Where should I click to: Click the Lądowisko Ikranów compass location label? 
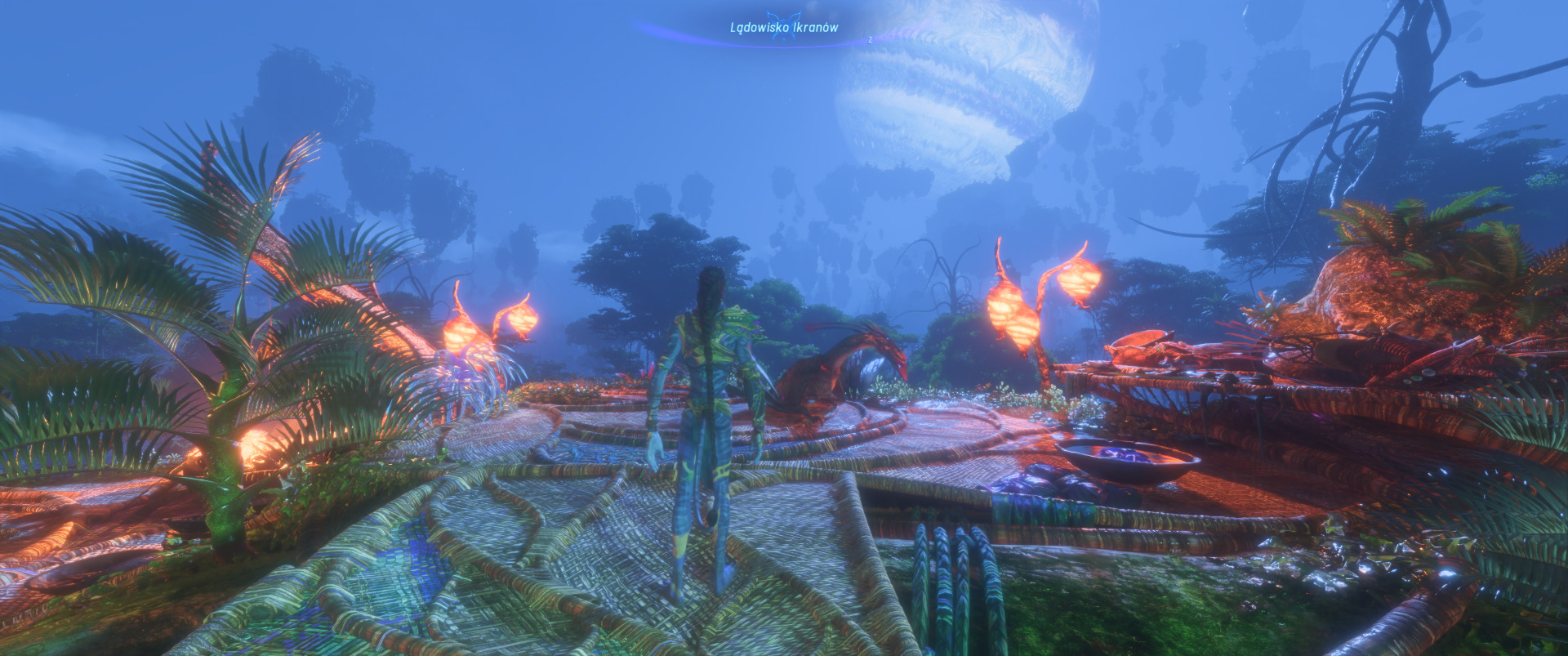783,28
